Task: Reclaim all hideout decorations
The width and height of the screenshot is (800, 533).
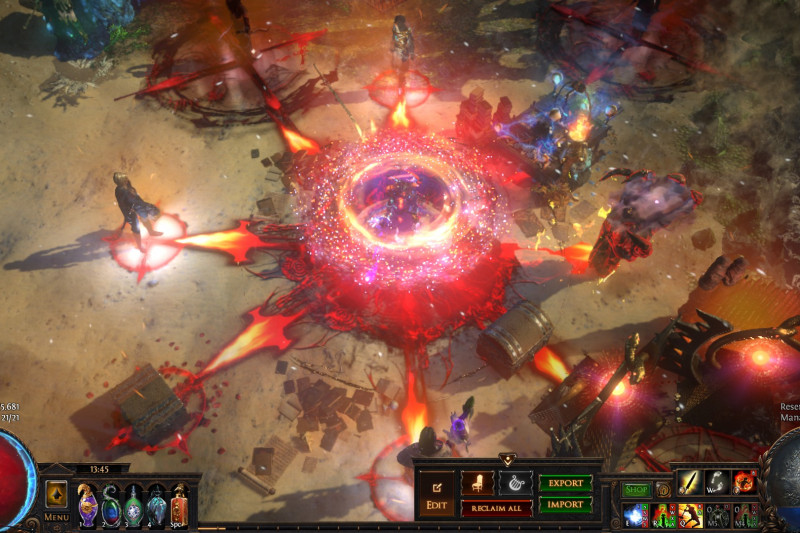Action: coord(496,508)
